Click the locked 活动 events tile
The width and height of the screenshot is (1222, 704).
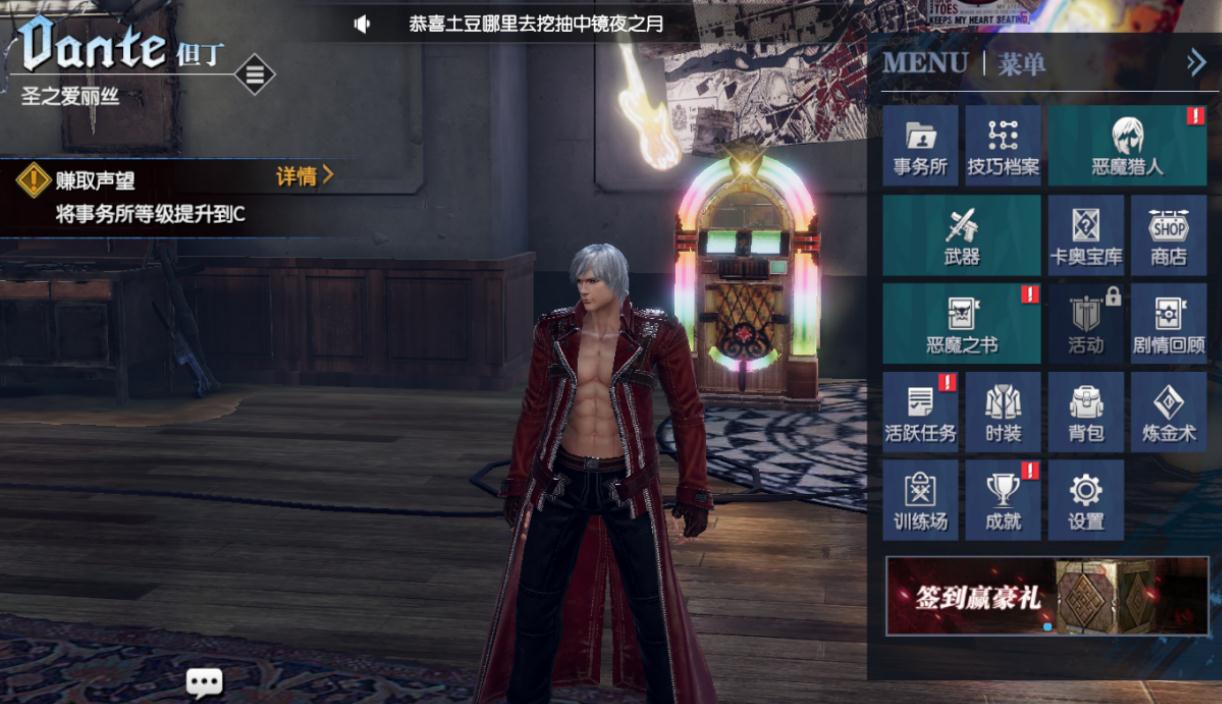point(1086,323)
